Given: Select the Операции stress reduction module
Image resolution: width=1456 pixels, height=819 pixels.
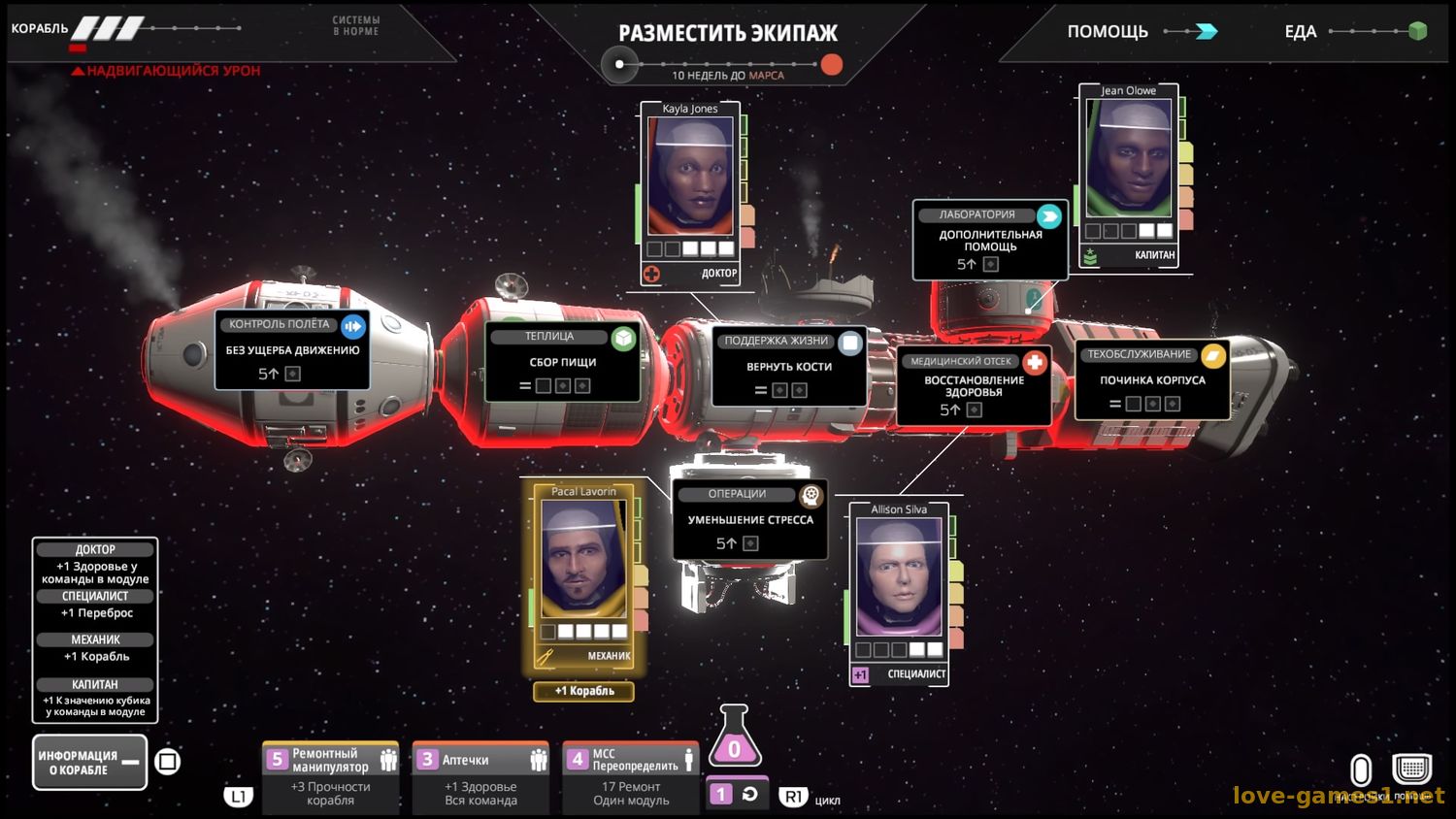Looking at the screenshot, I should pos(750,520).
